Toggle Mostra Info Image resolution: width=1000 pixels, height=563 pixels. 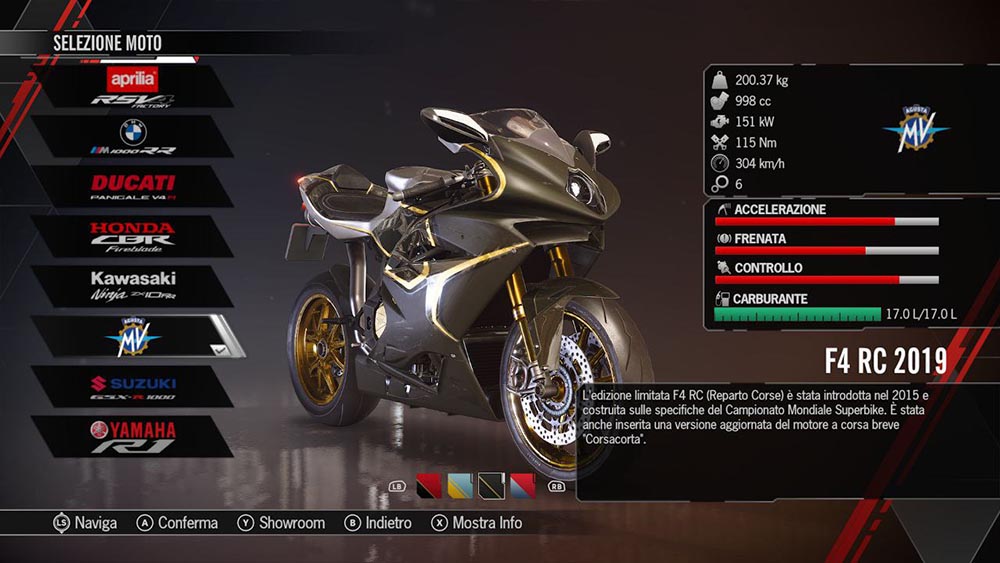coord(476,523)
